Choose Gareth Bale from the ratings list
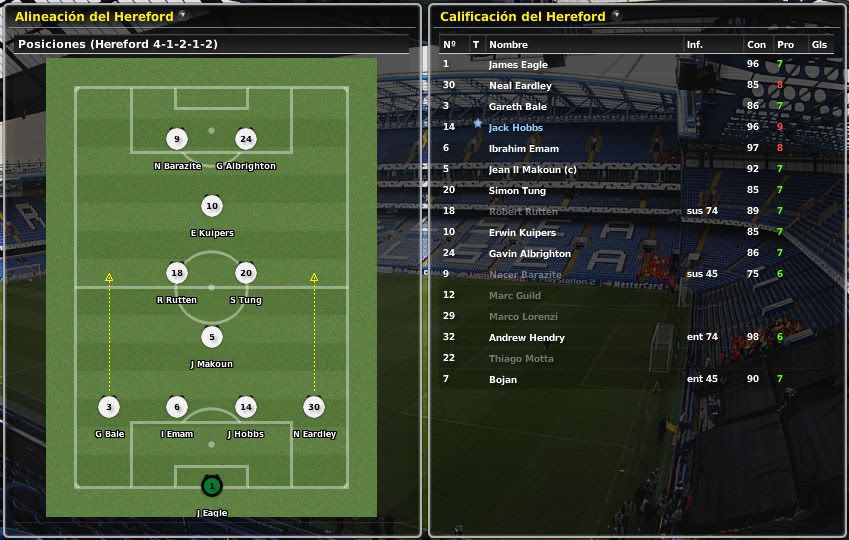849x540 pixels. pos(518,107)
